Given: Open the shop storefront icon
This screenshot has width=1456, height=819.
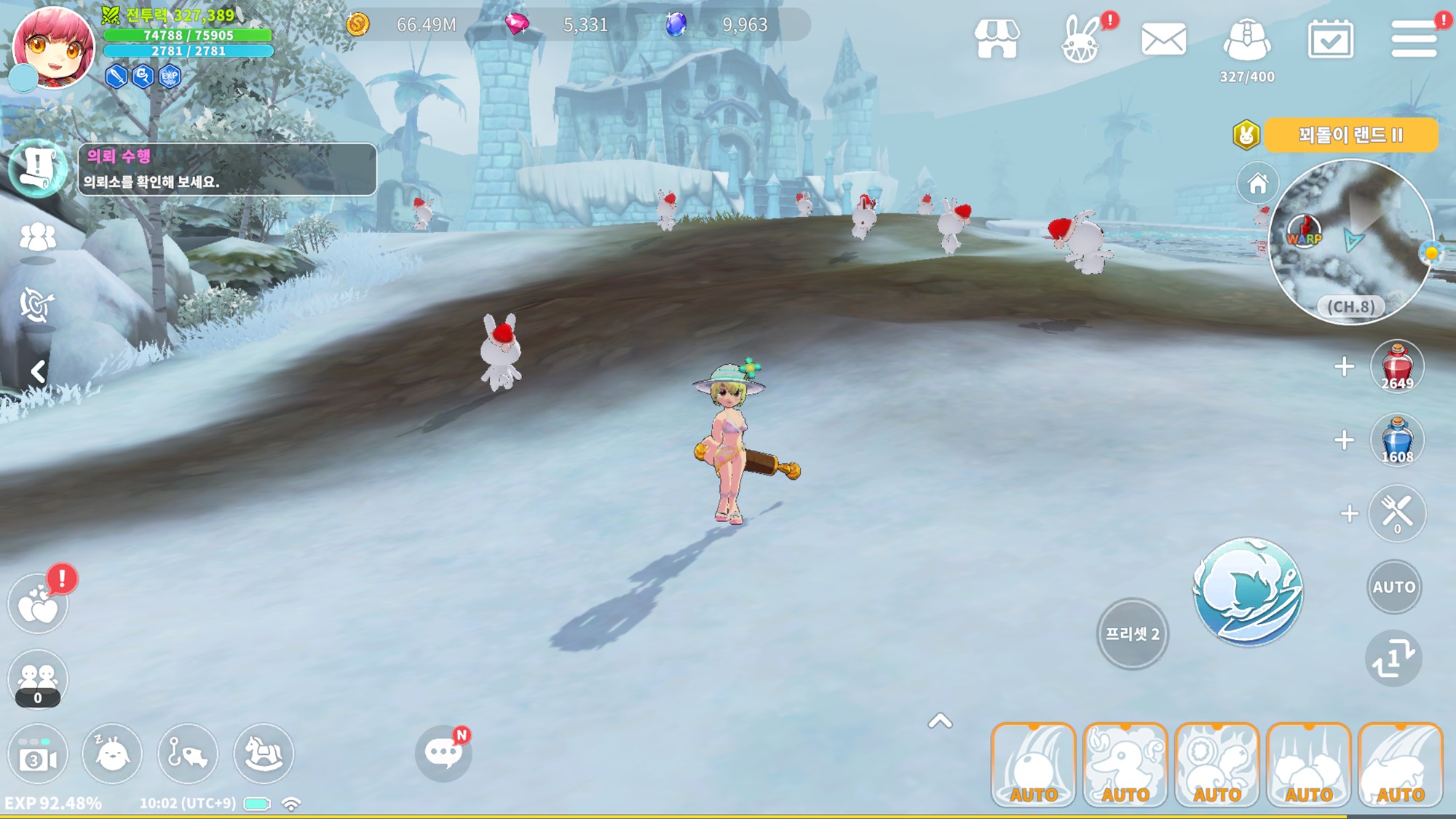Looking at the screenshot, I should [997, 39].
